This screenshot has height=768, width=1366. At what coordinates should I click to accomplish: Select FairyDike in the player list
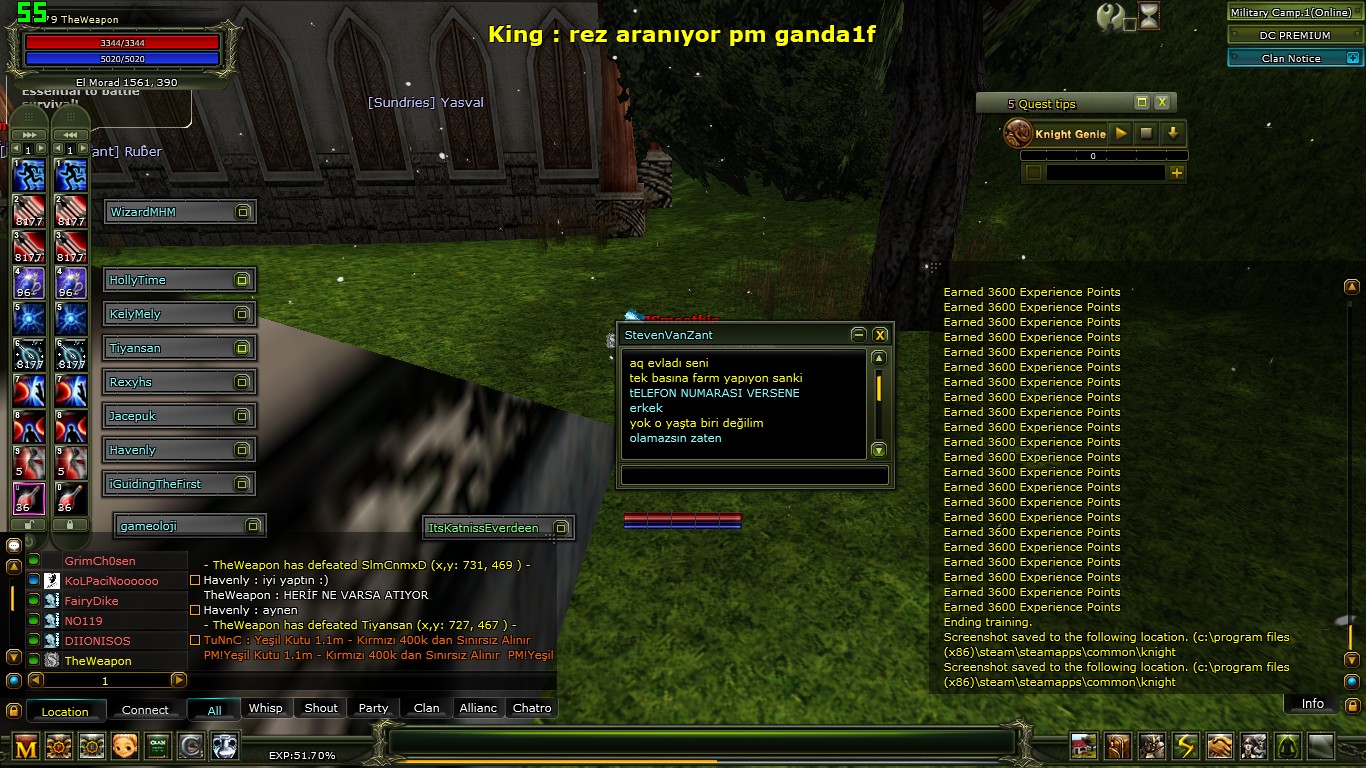point(92,601)
